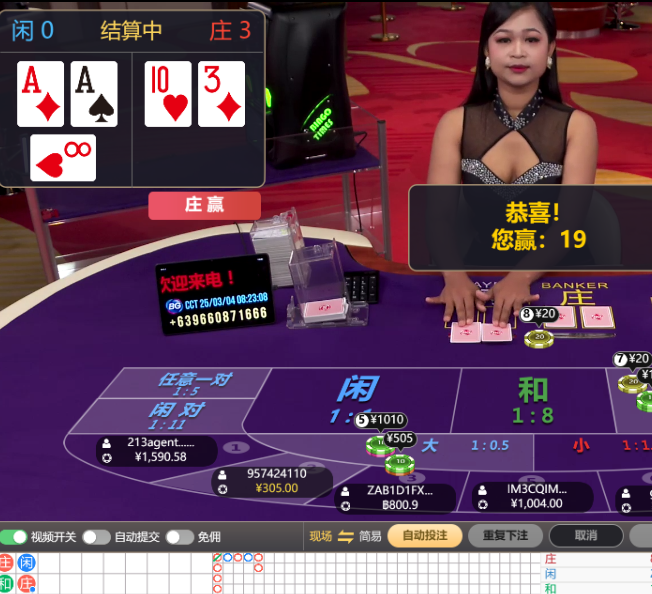652x594 pixels.
Task: Select player seat ZAB1D1FX
Action: (398, 497)
